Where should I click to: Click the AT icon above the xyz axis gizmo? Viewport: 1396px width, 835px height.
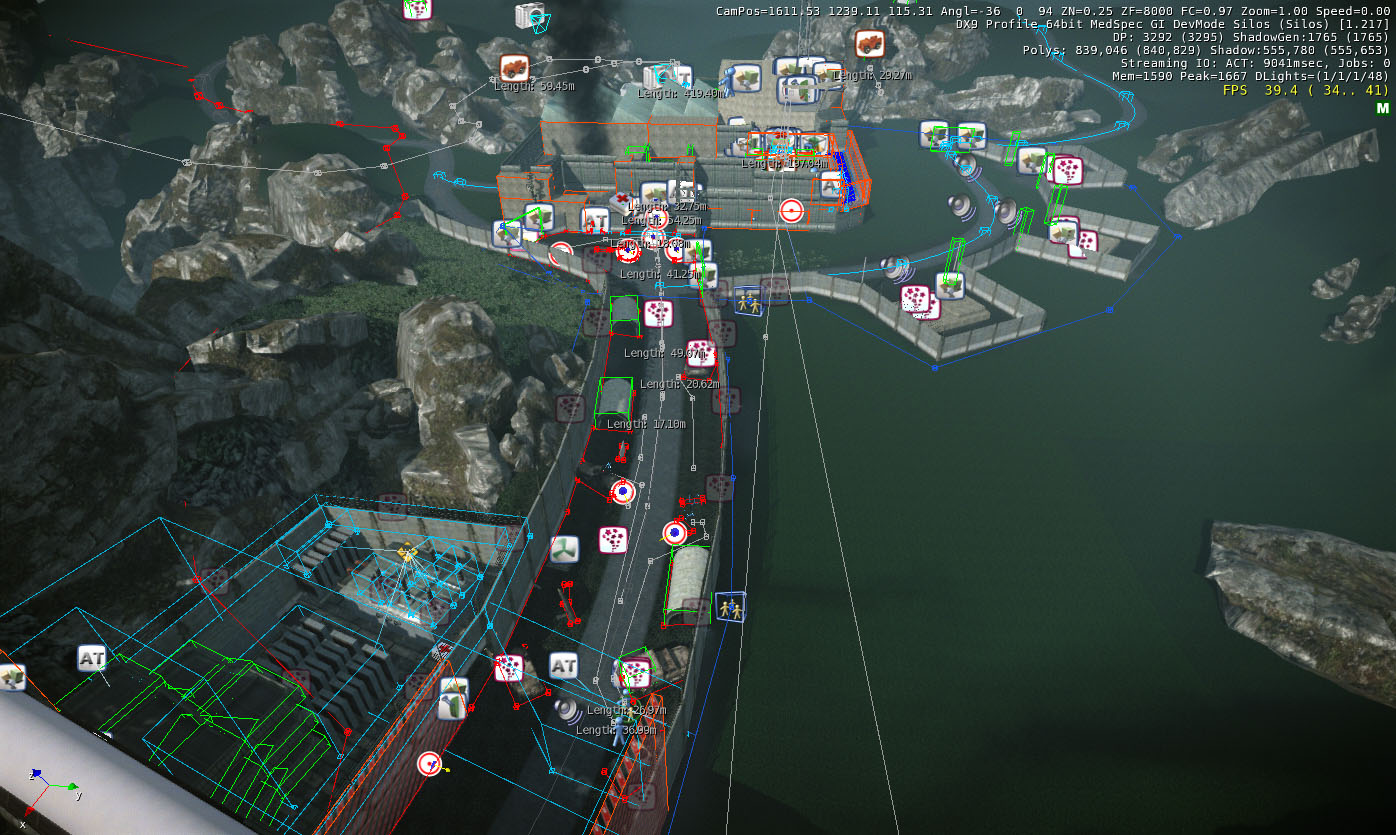click(92, 659)
